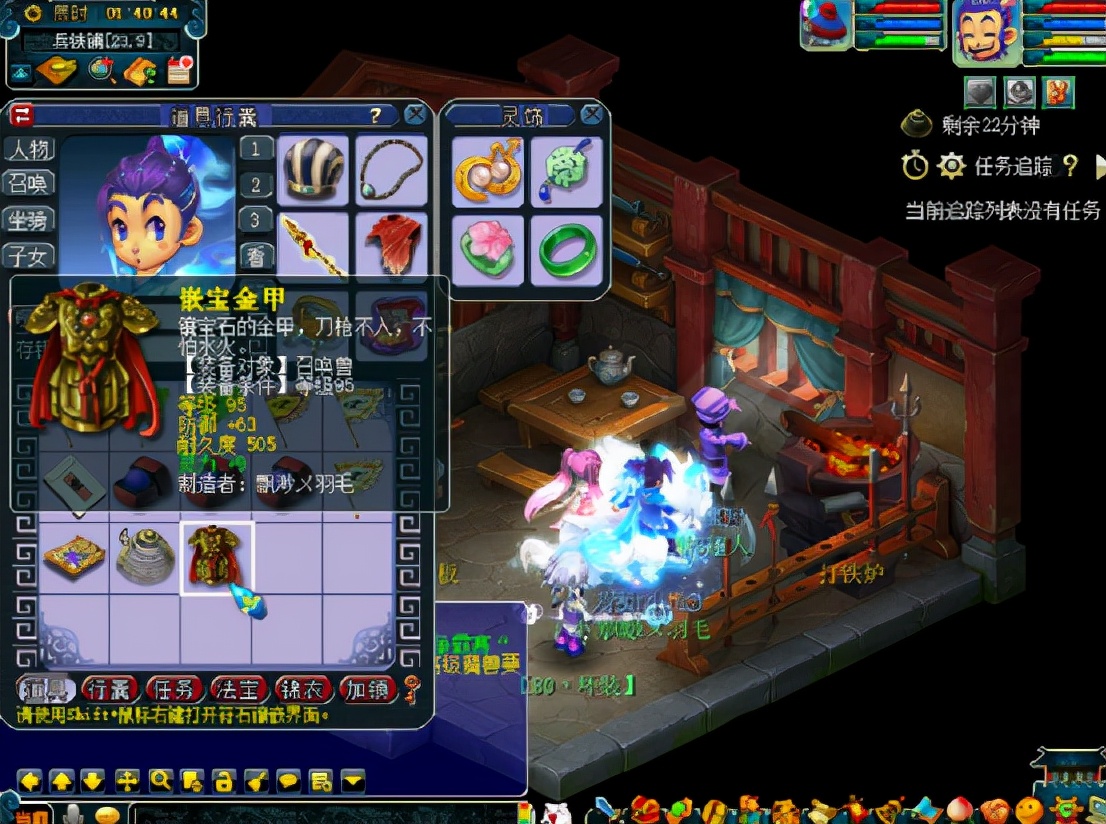Select the 坐骑 mount tab

pyautogui.click(x=29, y=220)
